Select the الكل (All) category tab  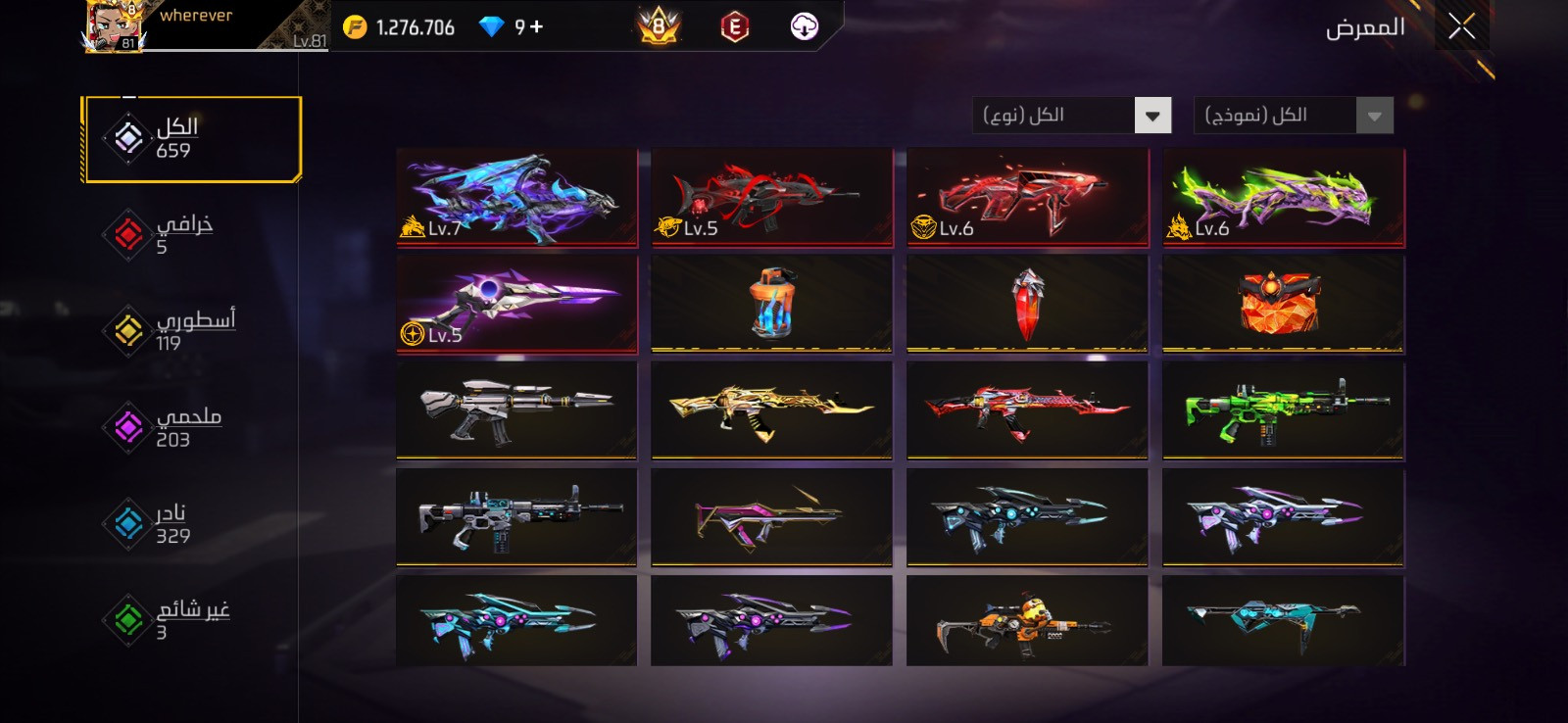[191, 139]
